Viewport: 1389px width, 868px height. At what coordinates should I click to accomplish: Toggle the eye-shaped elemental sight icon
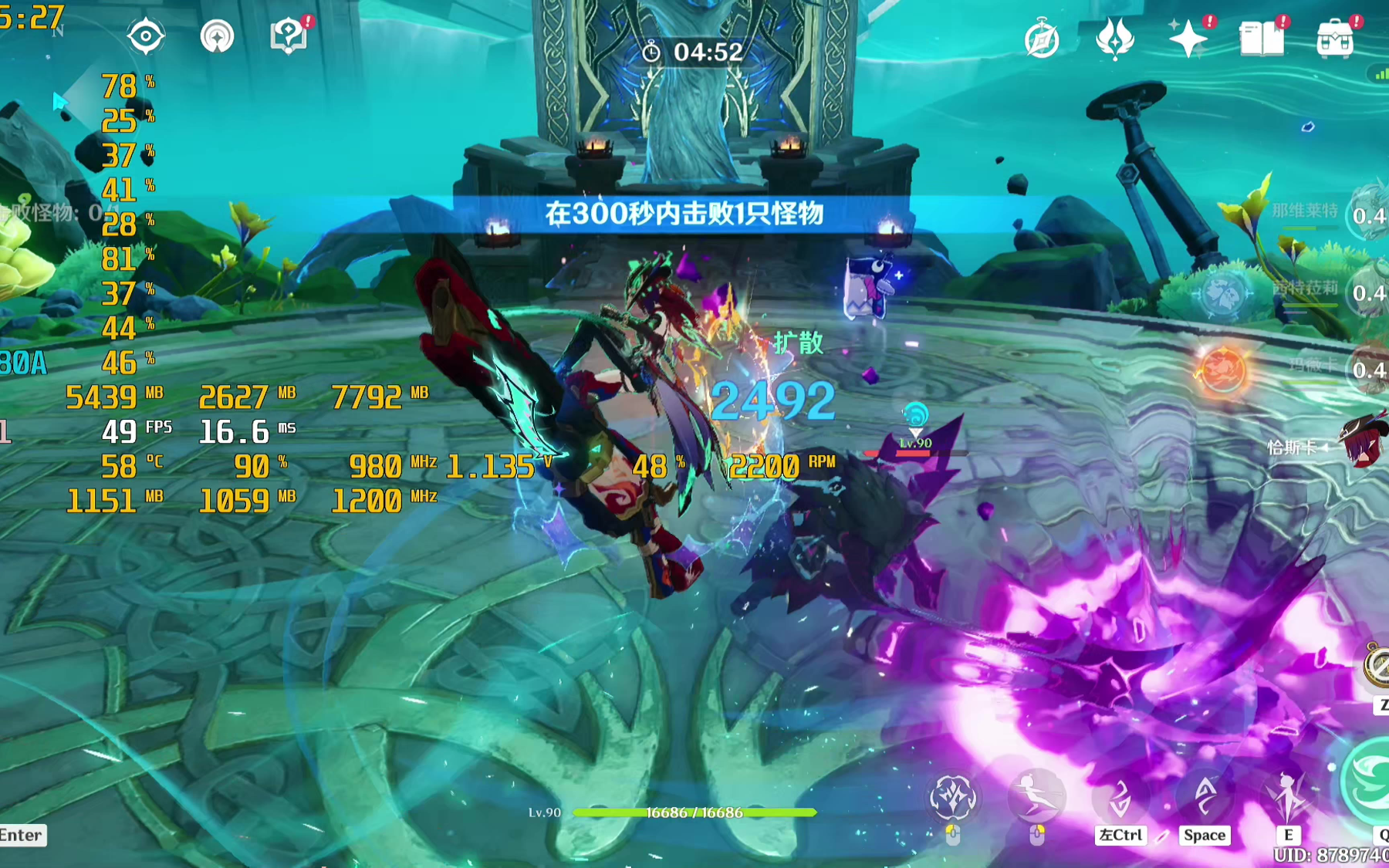(x=146, y=36)
